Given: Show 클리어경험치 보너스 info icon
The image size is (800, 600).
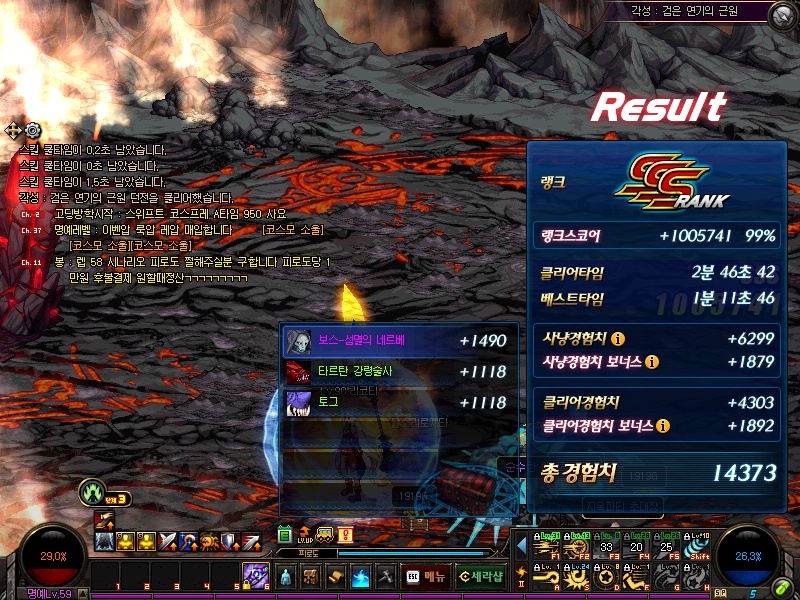Looking at the screenshot, I should point(662,426).
